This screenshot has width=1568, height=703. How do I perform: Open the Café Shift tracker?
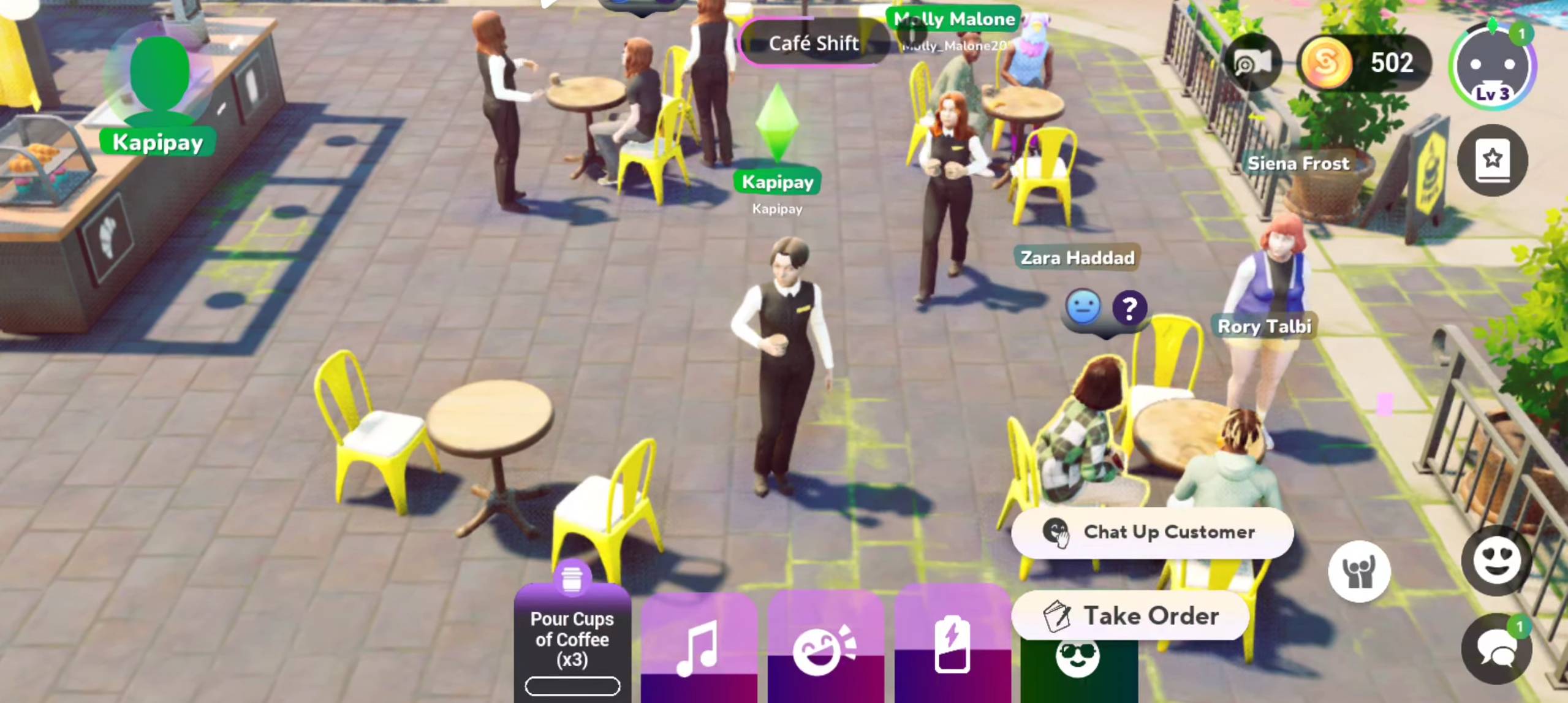[813, 44]
